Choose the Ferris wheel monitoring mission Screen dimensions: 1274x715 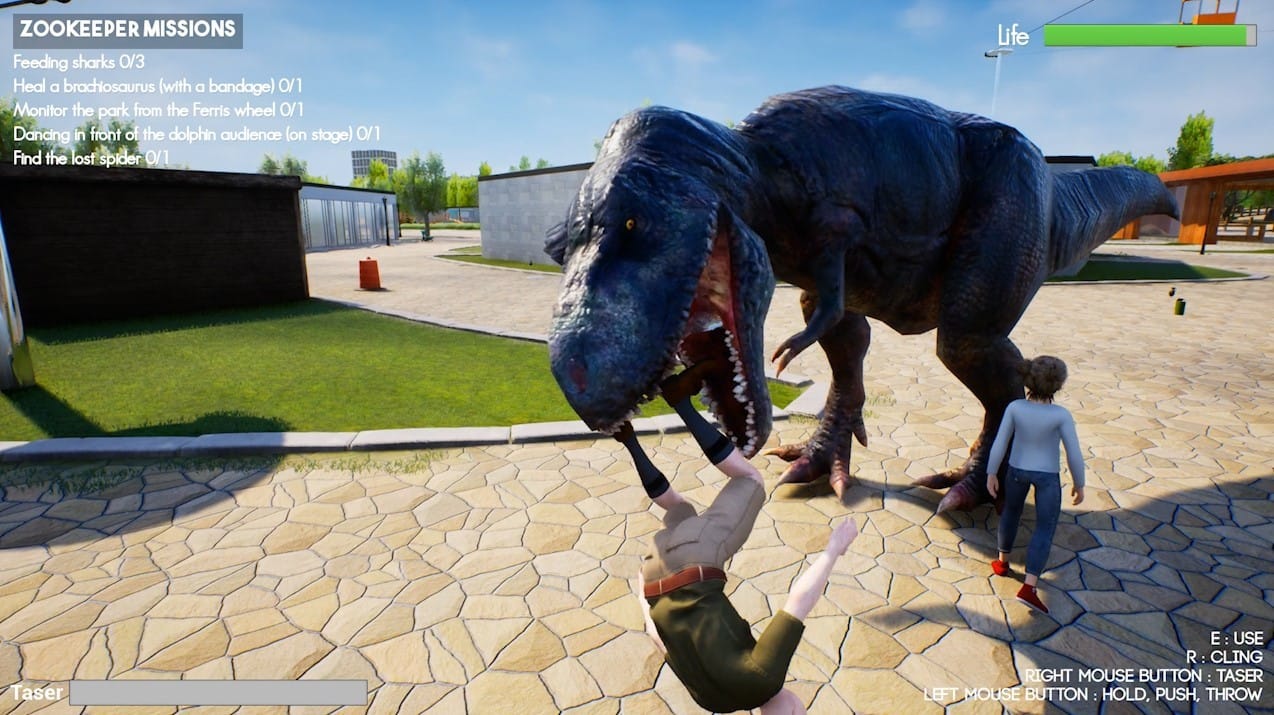158,110
